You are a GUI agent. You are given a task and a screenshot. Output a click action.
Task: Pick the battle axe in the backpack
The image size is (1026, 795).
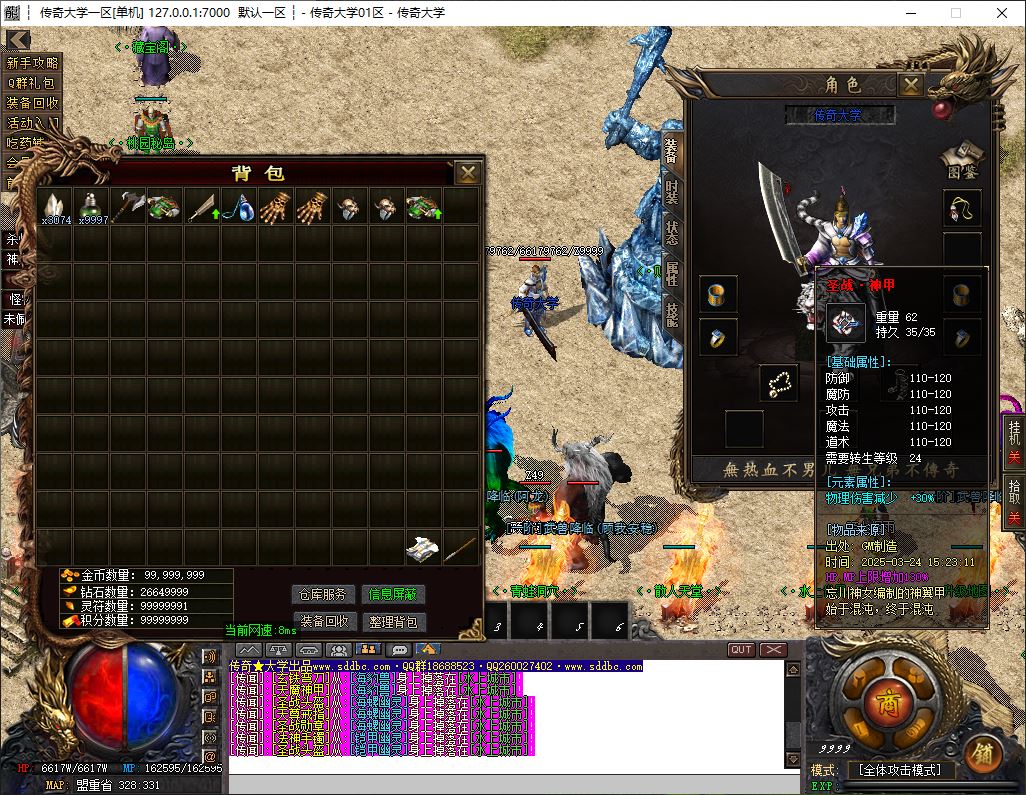click(130, 206)
